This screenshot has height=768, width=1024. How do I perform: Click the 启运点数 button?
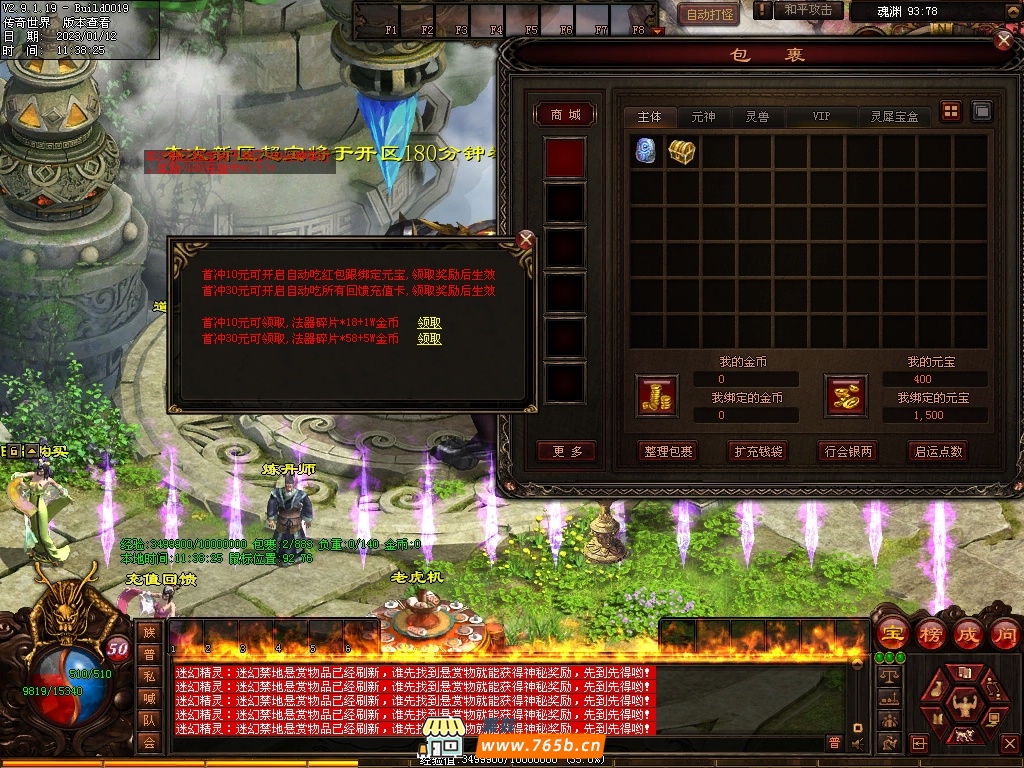click(938, 451)
